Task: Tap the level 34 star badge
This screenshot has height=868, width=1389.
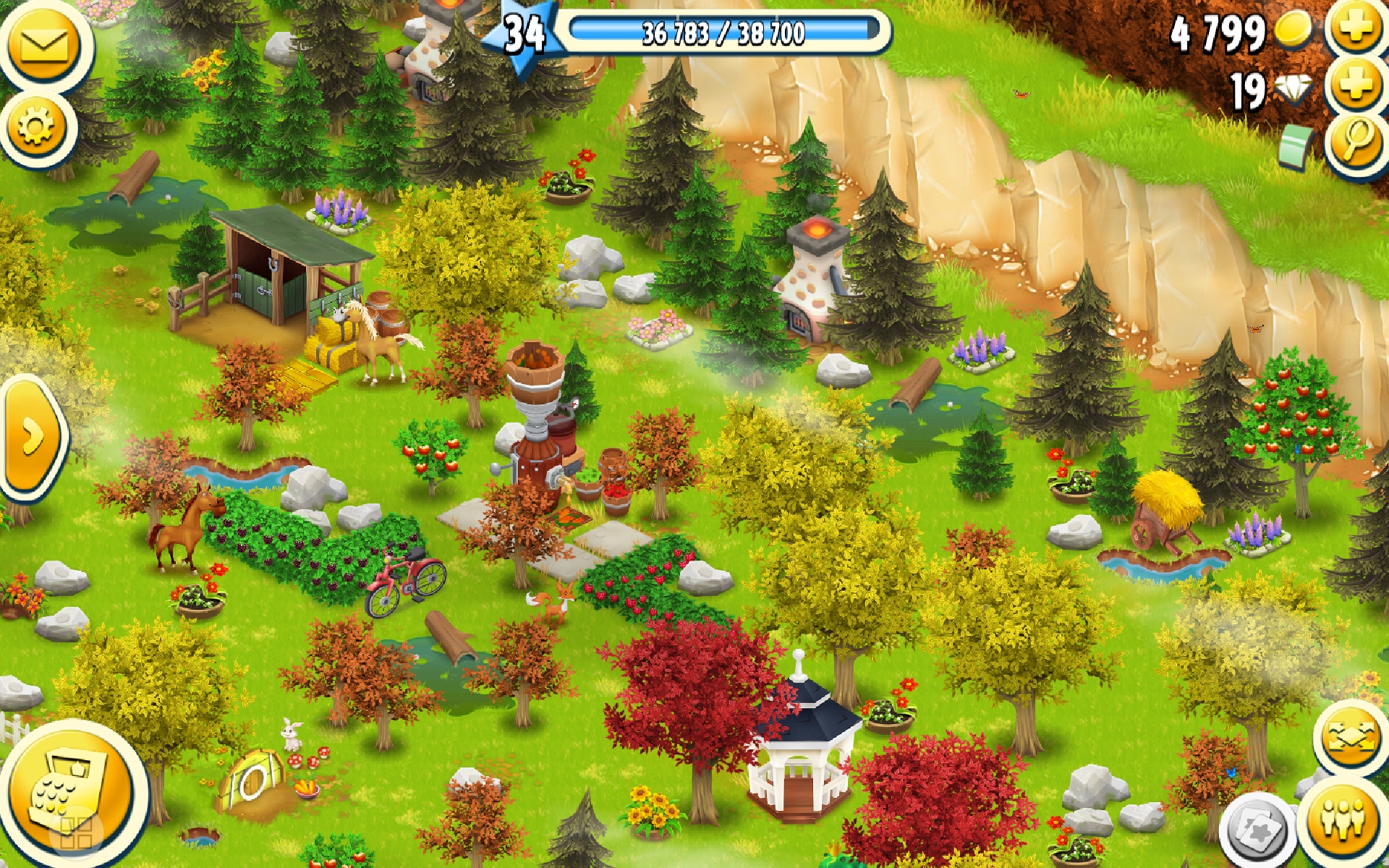Action: coord(523,35)
